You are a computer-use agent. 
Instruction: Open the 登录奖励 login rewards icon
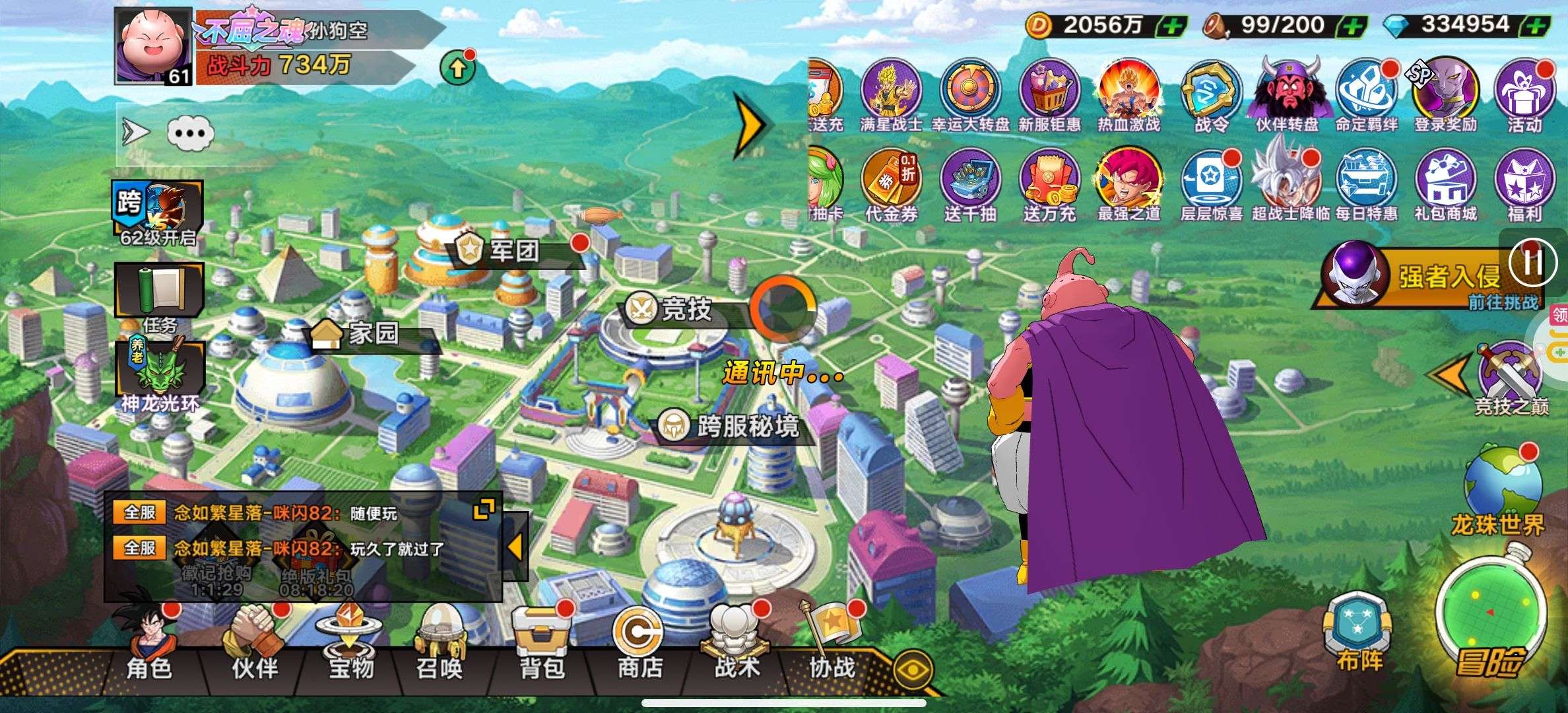pos(1445,96)
